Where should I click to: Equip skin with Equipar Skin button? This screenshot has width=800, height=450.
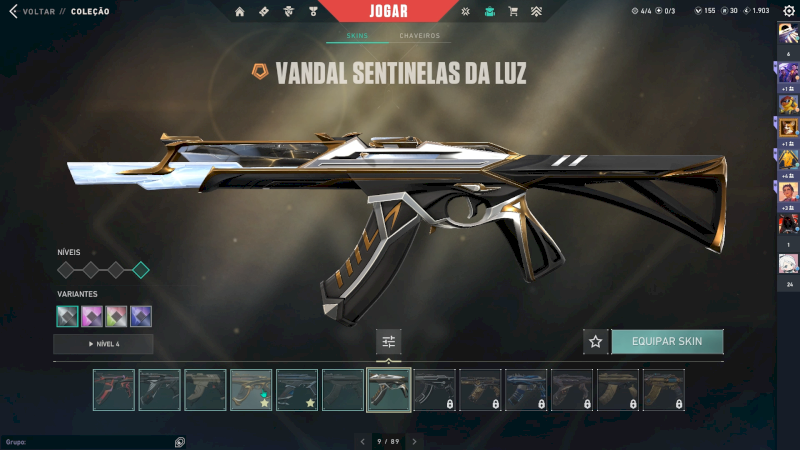click(667, 341)
